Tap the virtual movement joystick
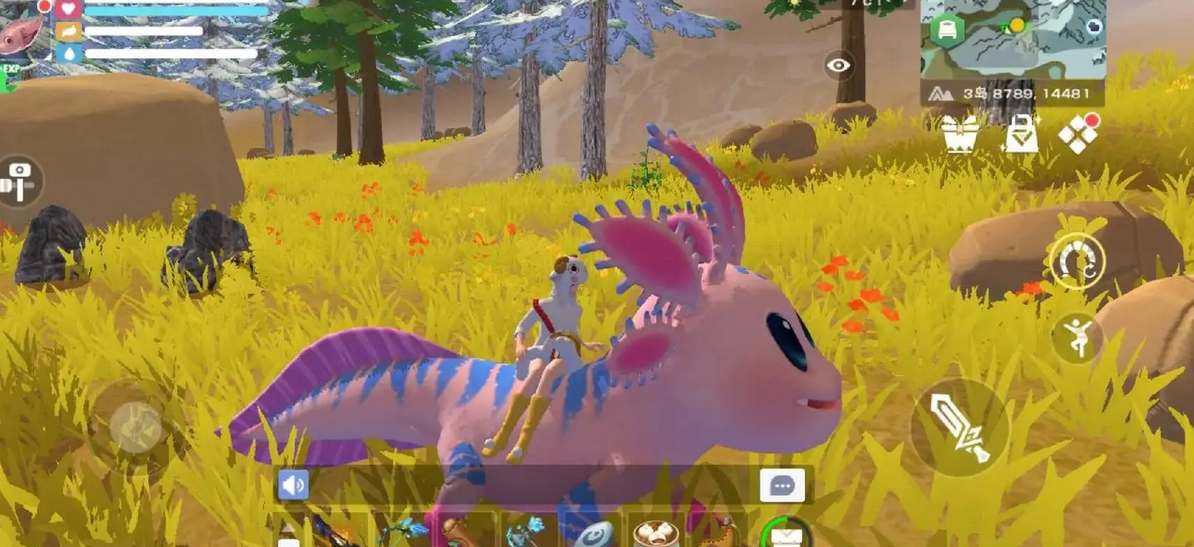This screenshot has width=1194, height=547. pos(136,427)
